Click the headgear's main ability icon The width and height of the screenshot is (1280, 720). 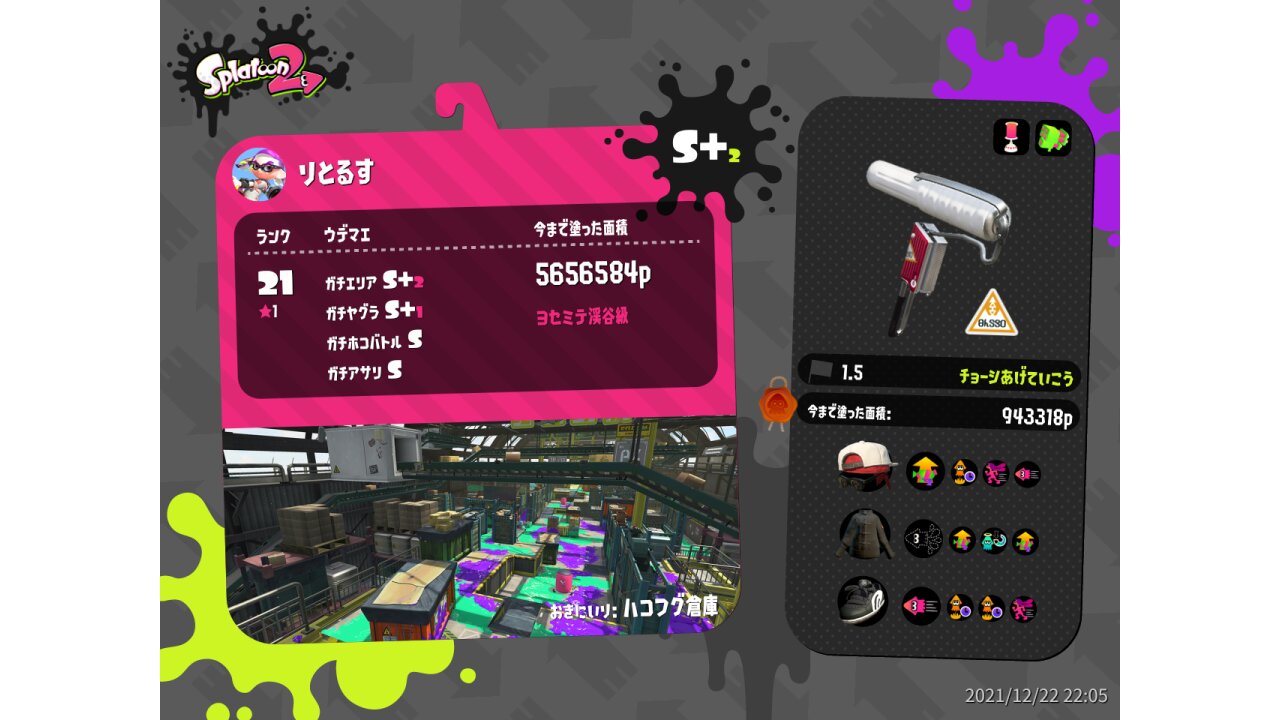[x=925, y=471]
